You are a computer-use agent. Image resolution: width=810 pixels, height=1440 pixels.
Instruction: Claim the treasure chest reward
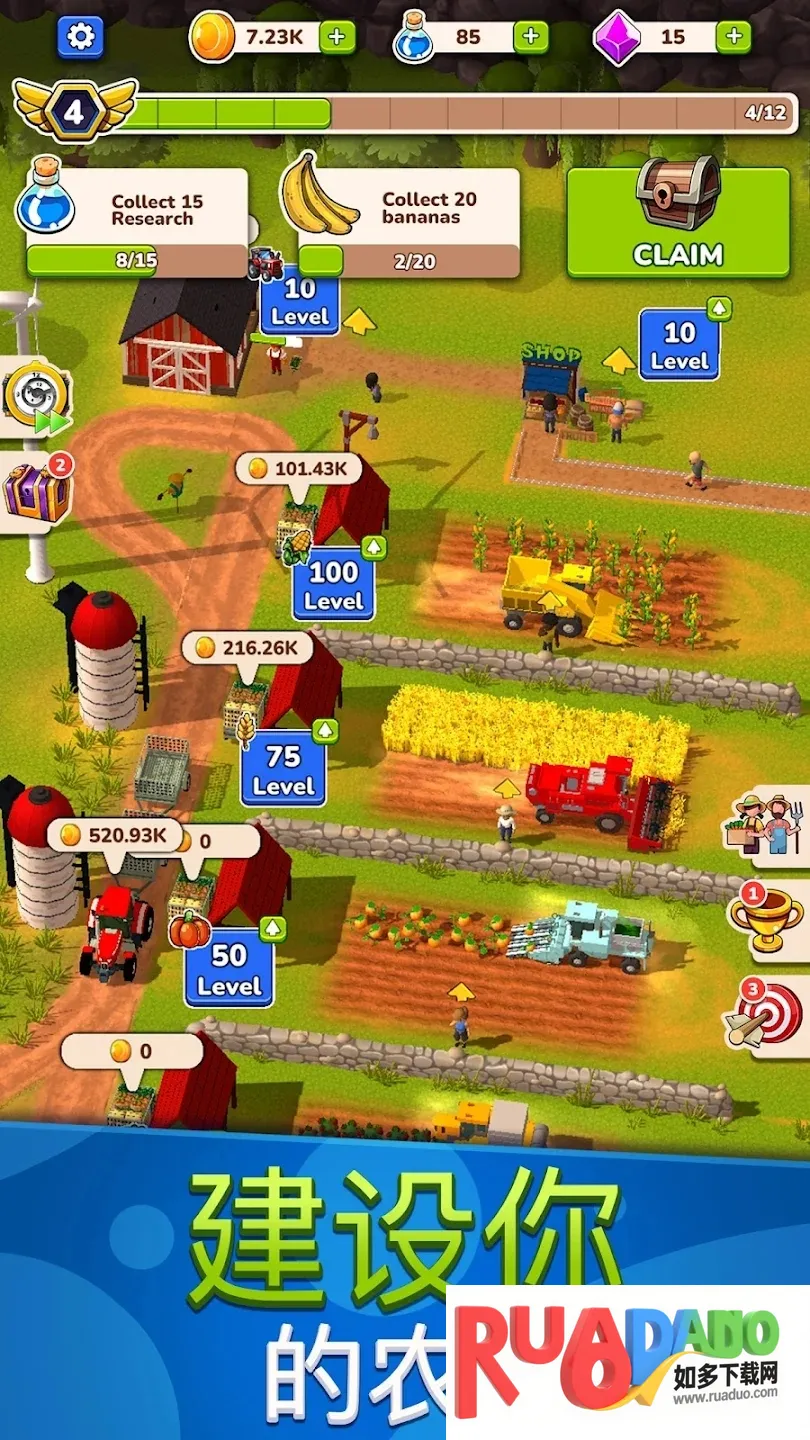[x=678, y=222]
